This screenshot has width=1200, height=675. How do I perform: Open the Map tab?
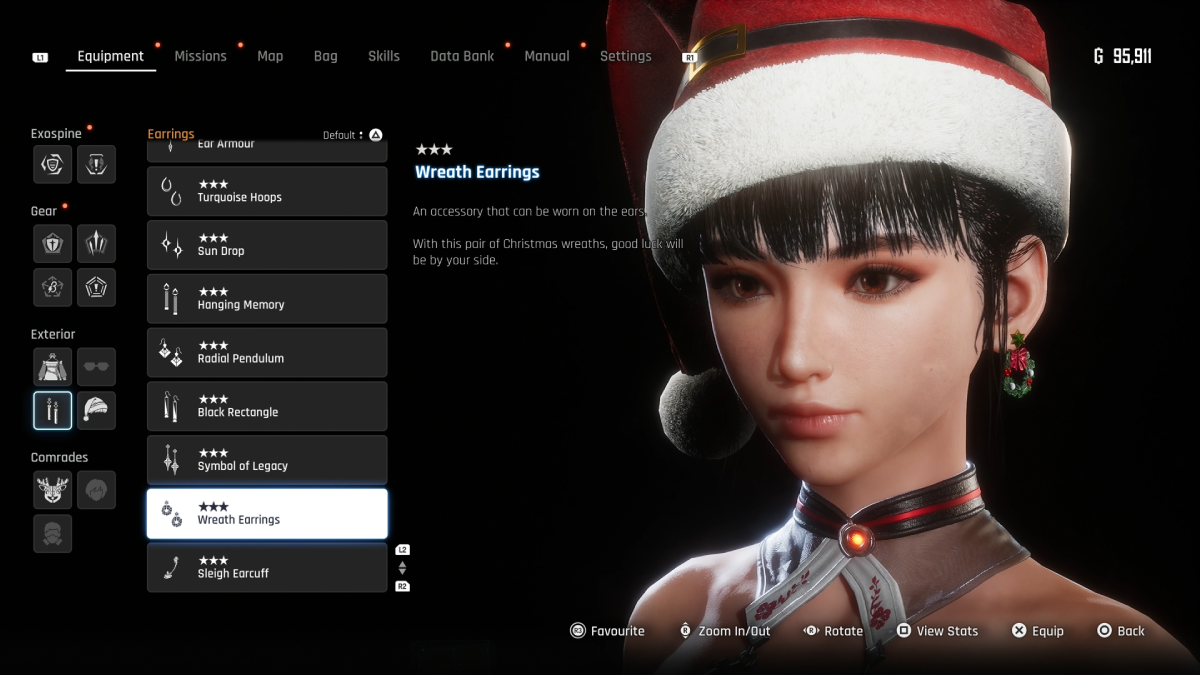pyautogui.click(x=270, y=56)
